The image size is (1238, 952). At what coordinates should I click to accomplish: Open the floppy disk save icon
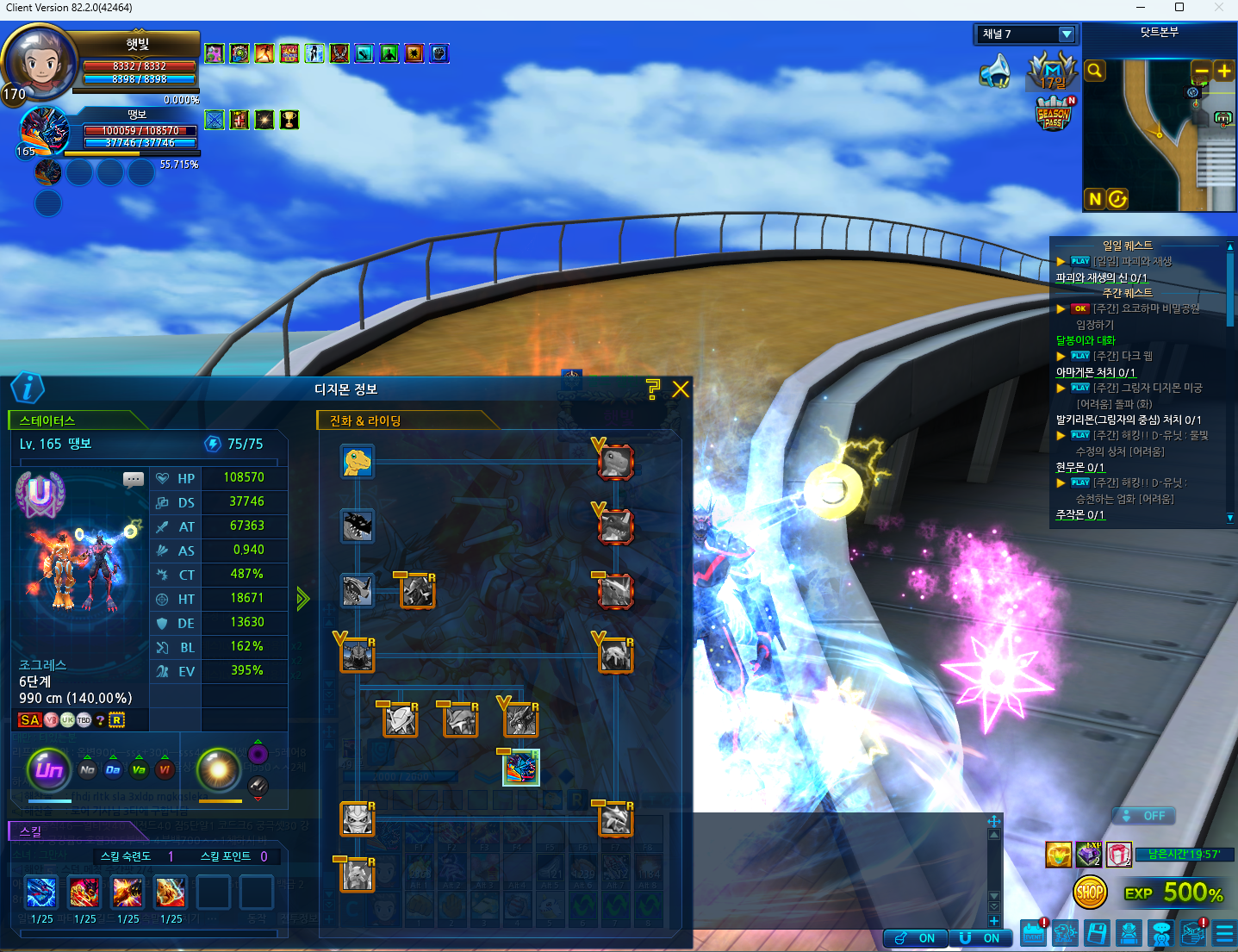(1097, 933)
